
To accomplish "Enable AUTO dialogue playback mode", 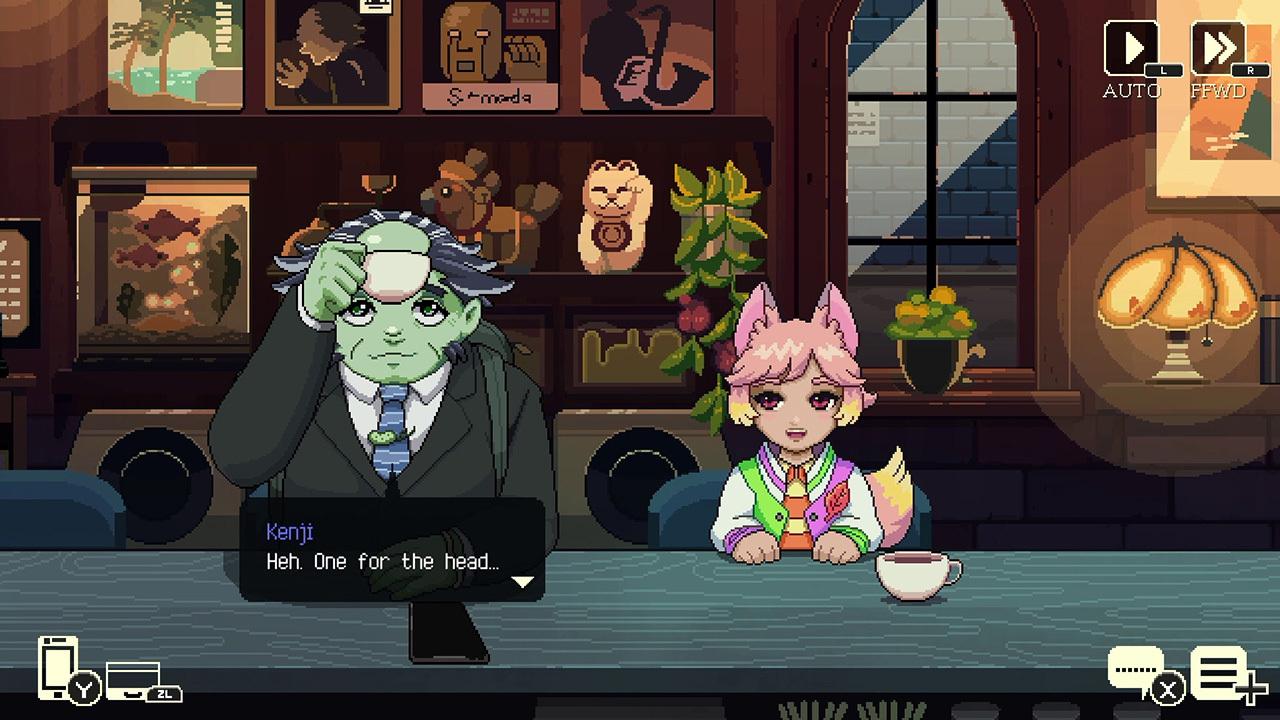I will pyautogui.click(x=1130, y=50).
